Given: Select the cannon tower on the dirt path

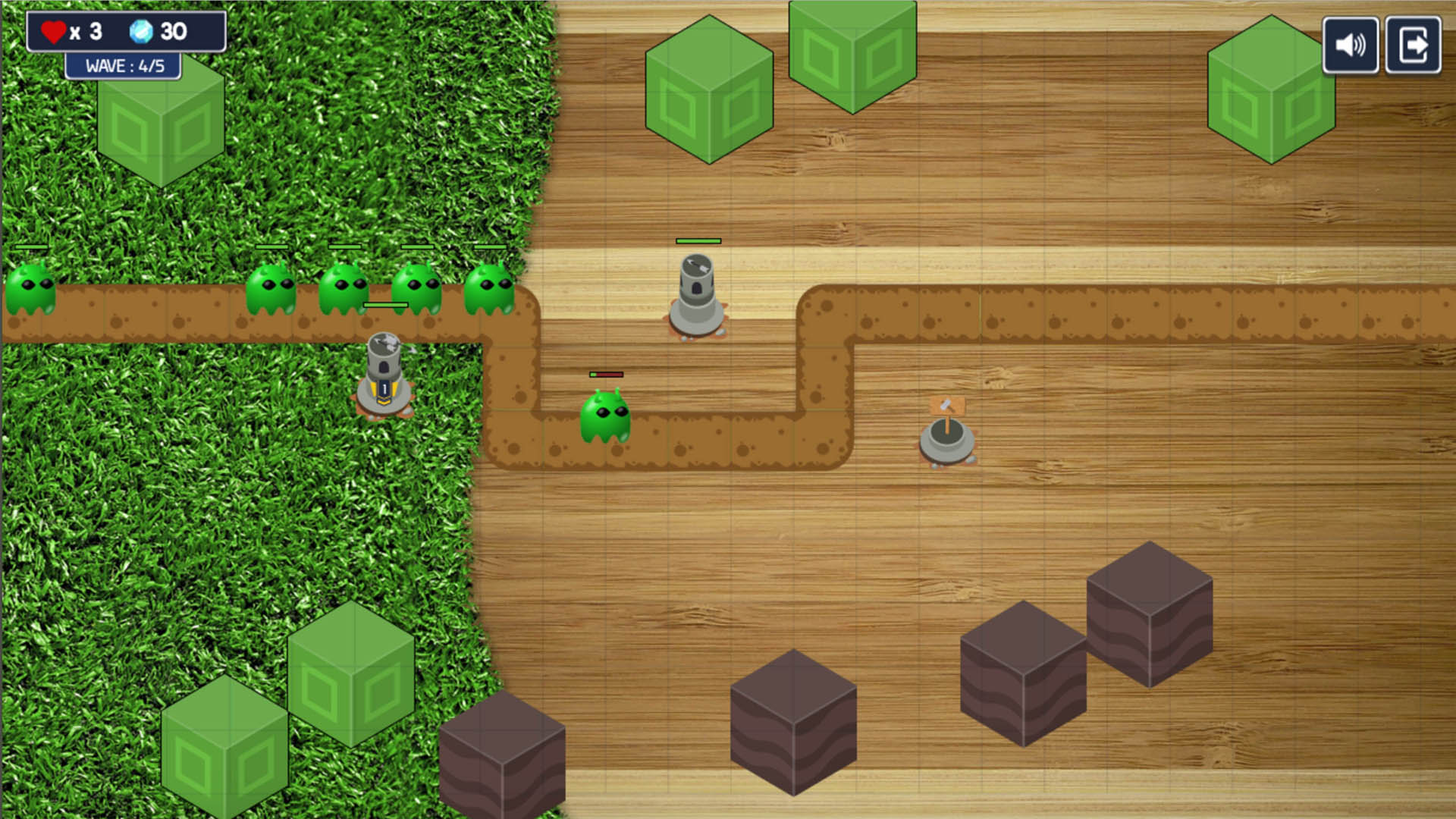Looking at the screenshot, I should pyautogui.click(x=698, y=296).
